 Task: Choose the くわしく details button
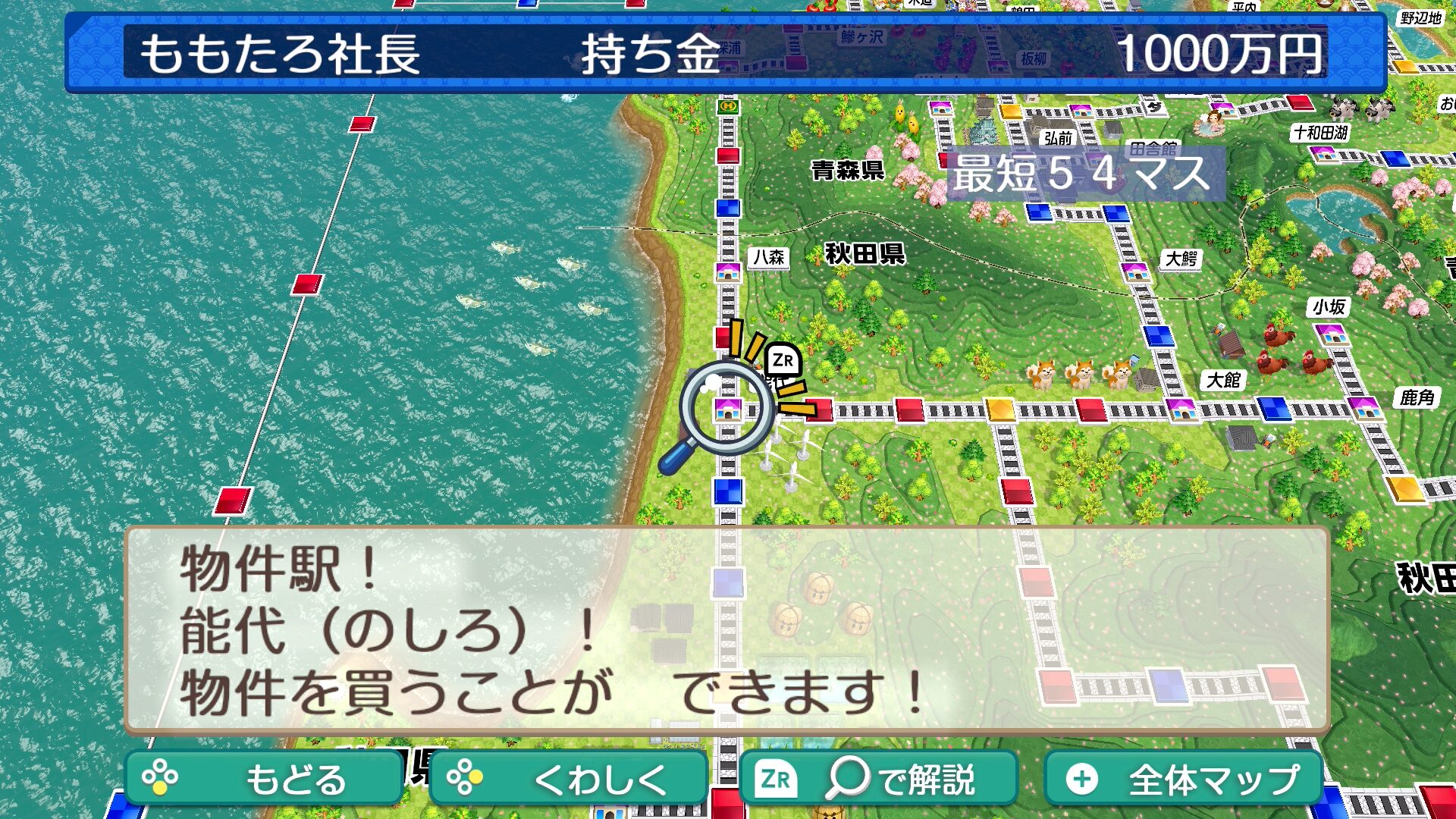569,778
